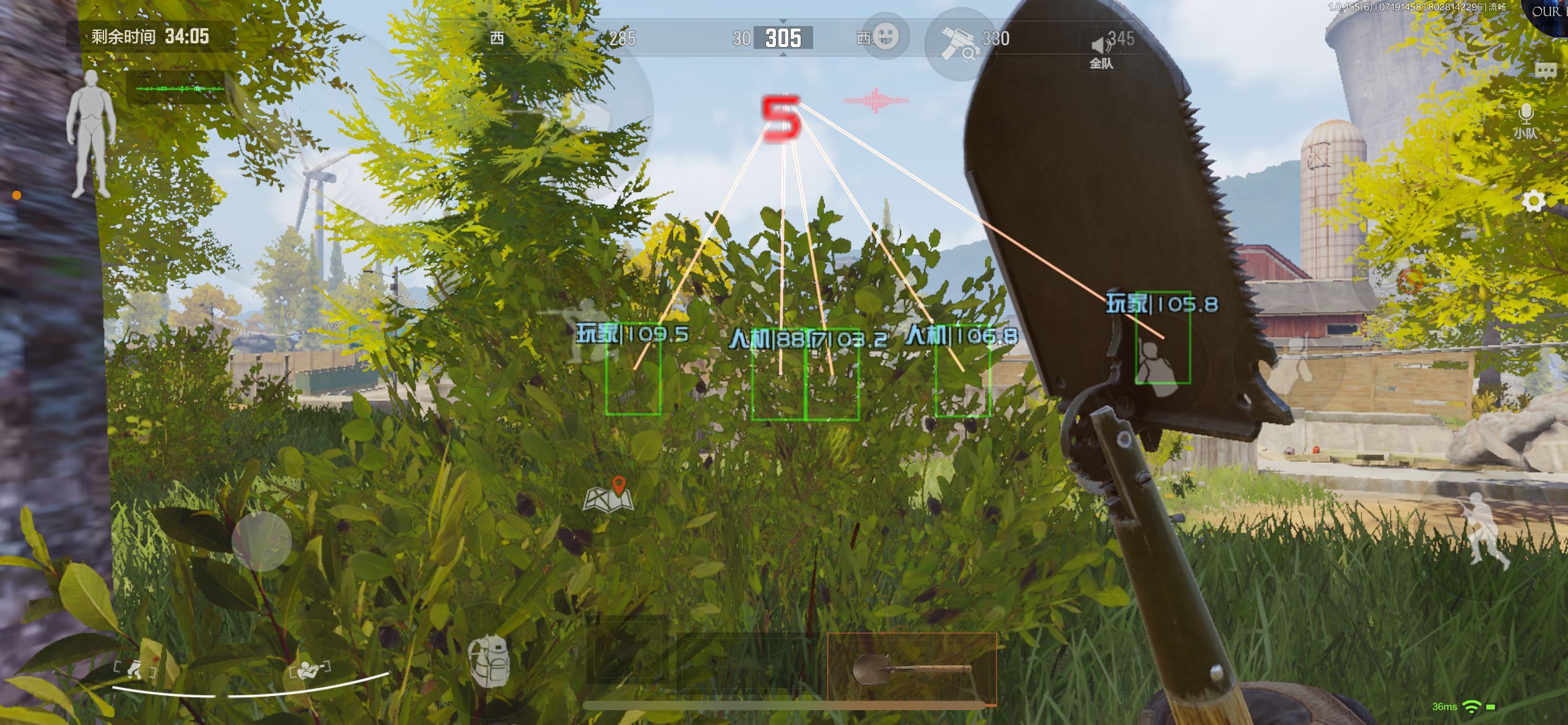This screenshot has height=725, width=1568.
Task: Open the smiley emote wheel
Action: pos(886,37)
